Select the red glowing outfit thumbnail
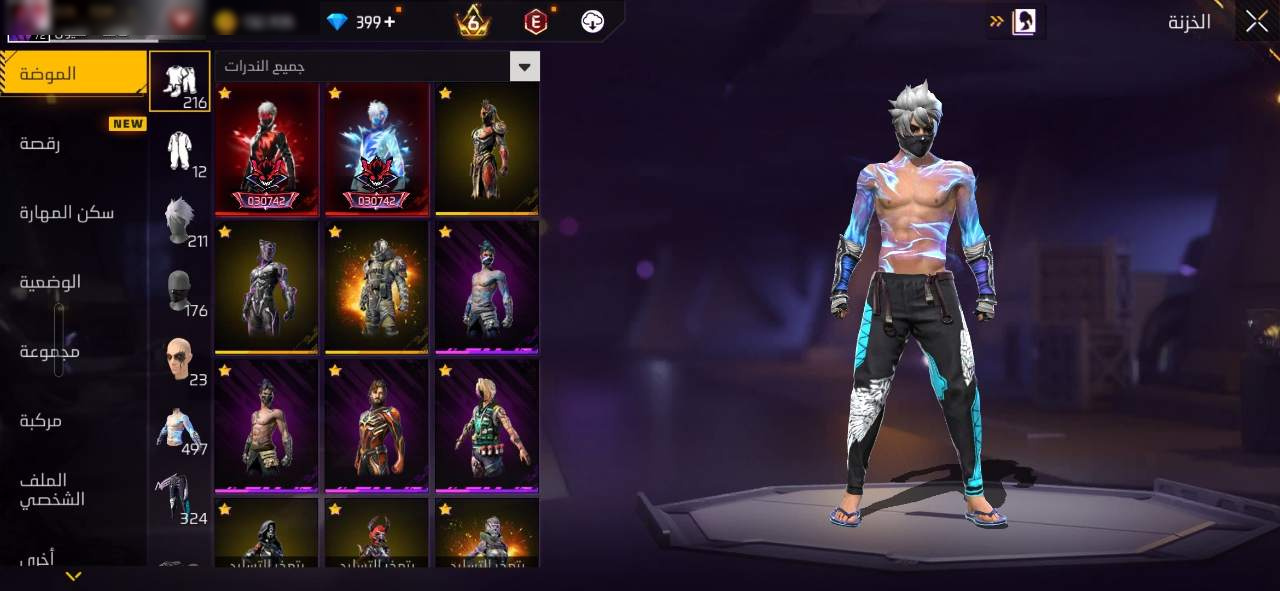 (x=267, y=148)
